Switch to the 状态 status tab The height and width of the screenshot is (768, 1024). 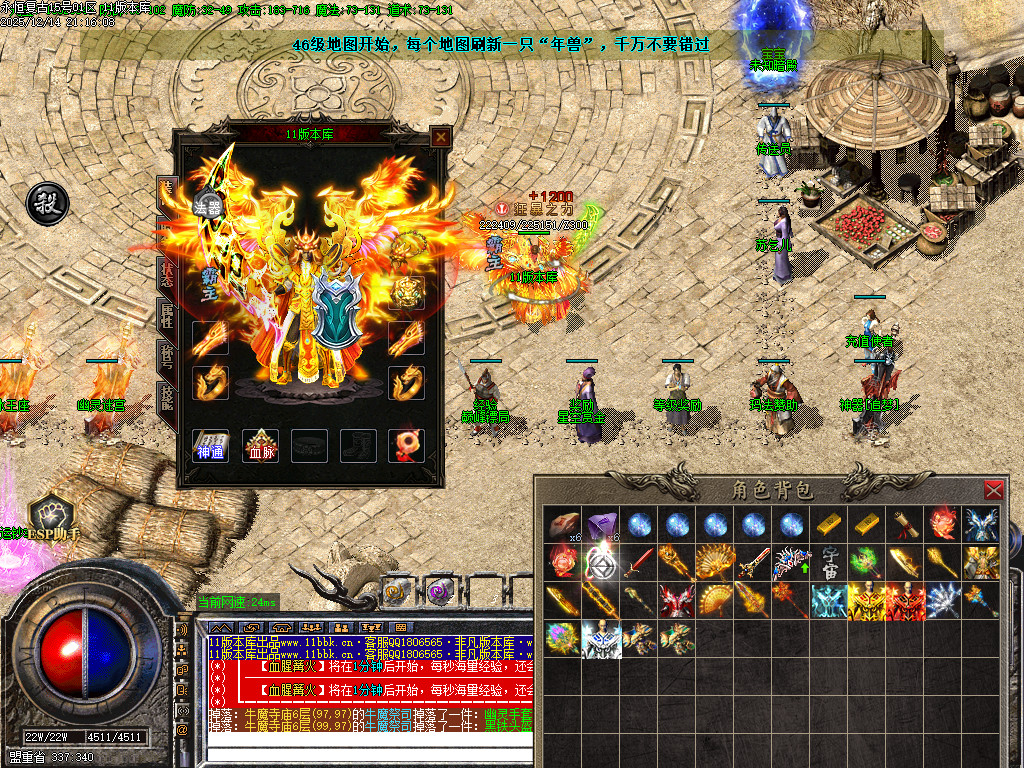pyautogui.click(x=166, y=273)
